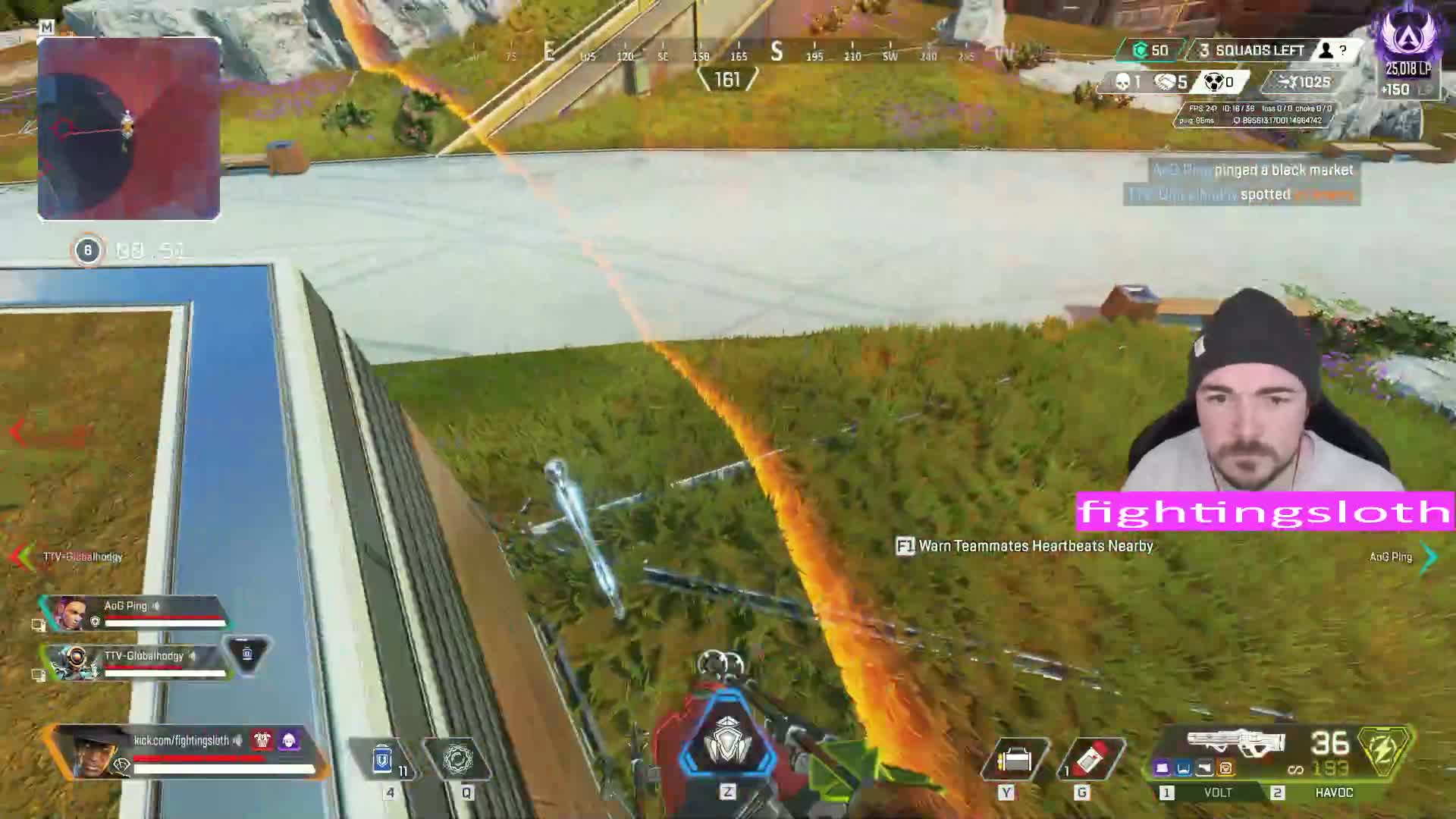Screen dimensions: 1456x819
Task: Click the fightingsloth name banner
Action: pyautogui.click(x=1265, y=511)
